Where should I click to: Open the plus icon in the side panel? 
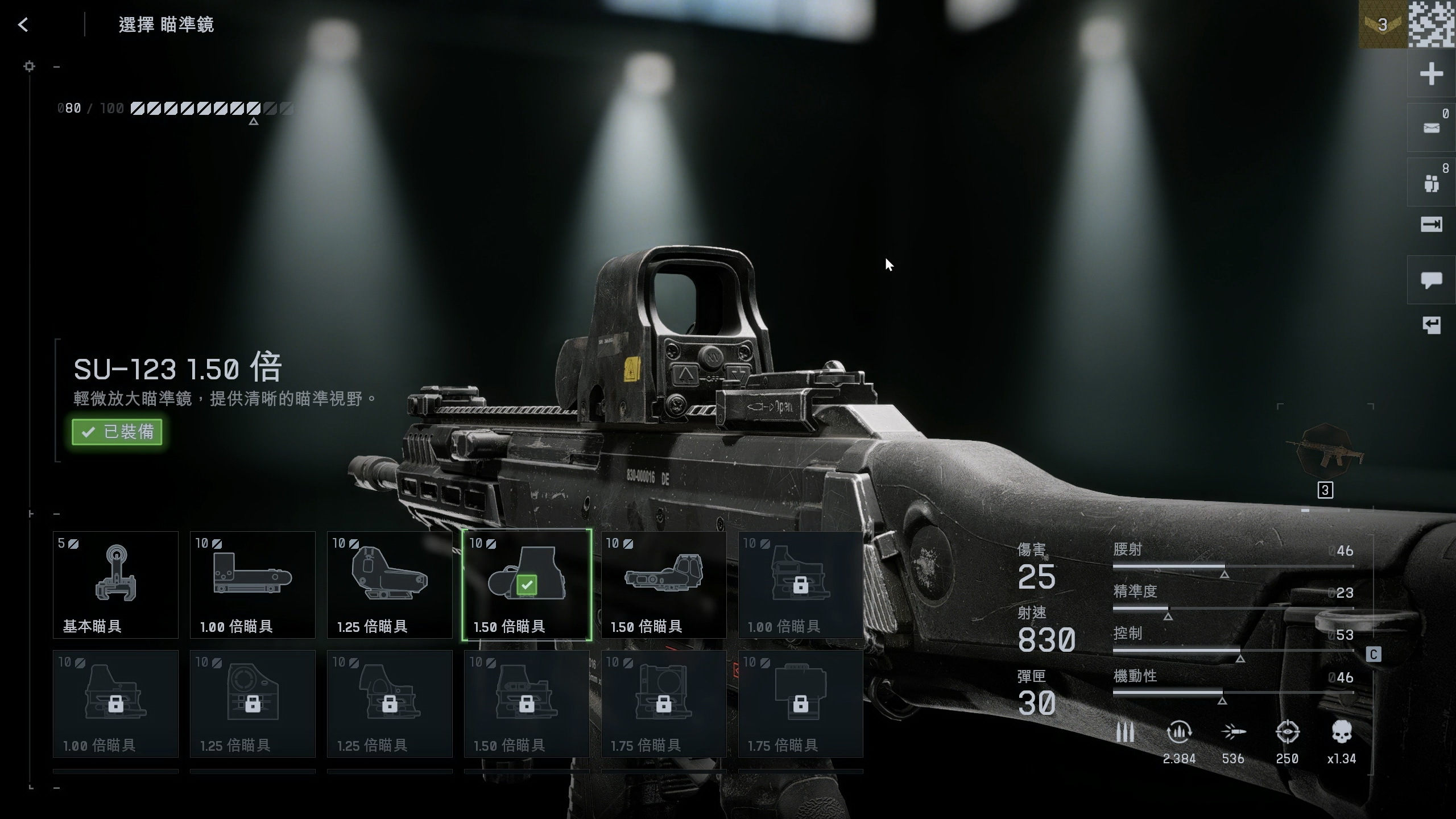[1431, 74]
